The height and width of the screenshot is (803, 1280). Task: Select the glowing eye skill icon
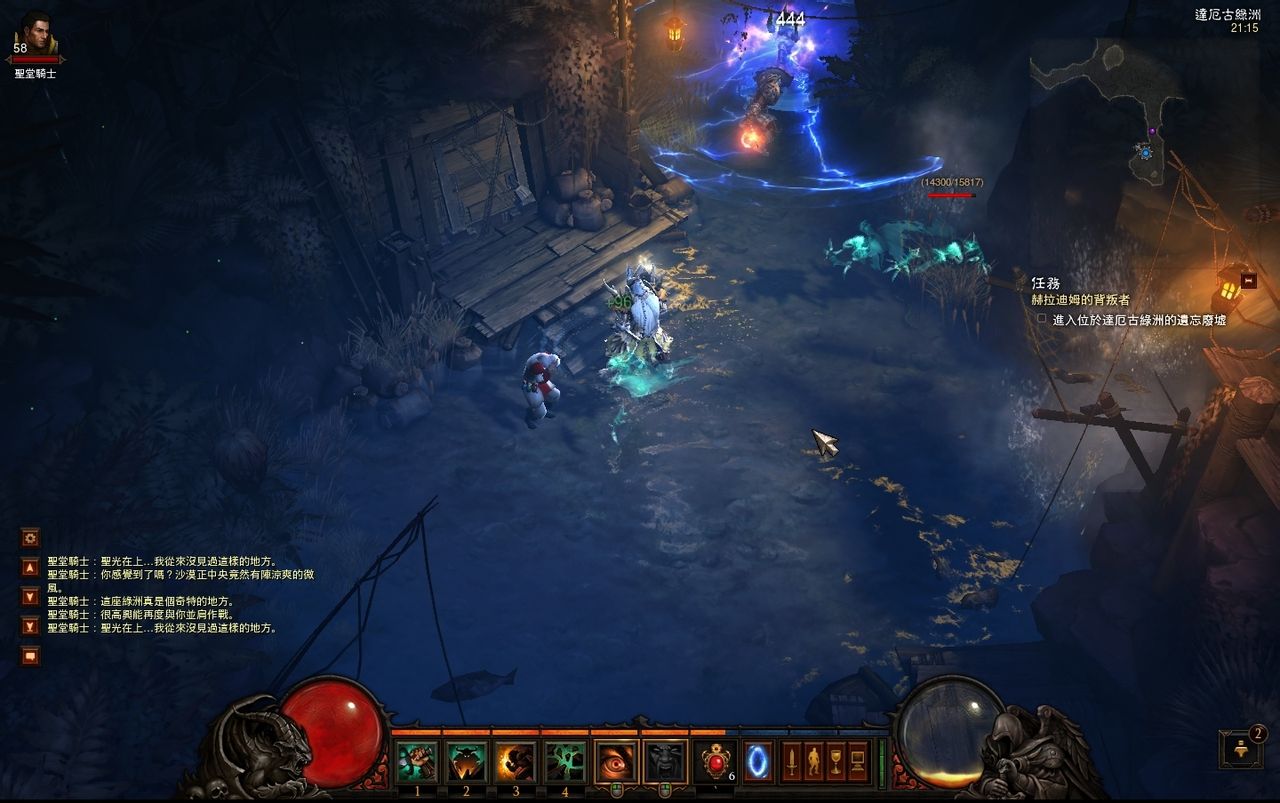(616, 762)
